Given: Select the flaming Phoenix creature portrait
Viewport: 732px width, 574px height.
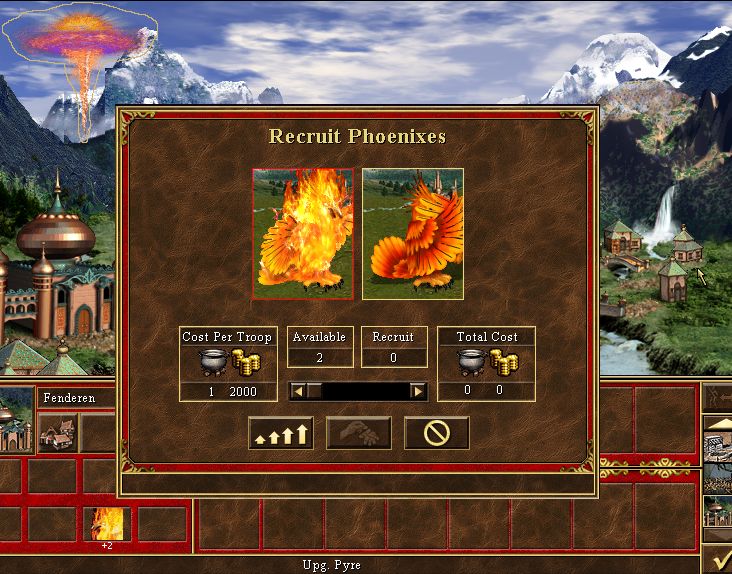Looking at the screenshot, I should (x=302, y=234).
